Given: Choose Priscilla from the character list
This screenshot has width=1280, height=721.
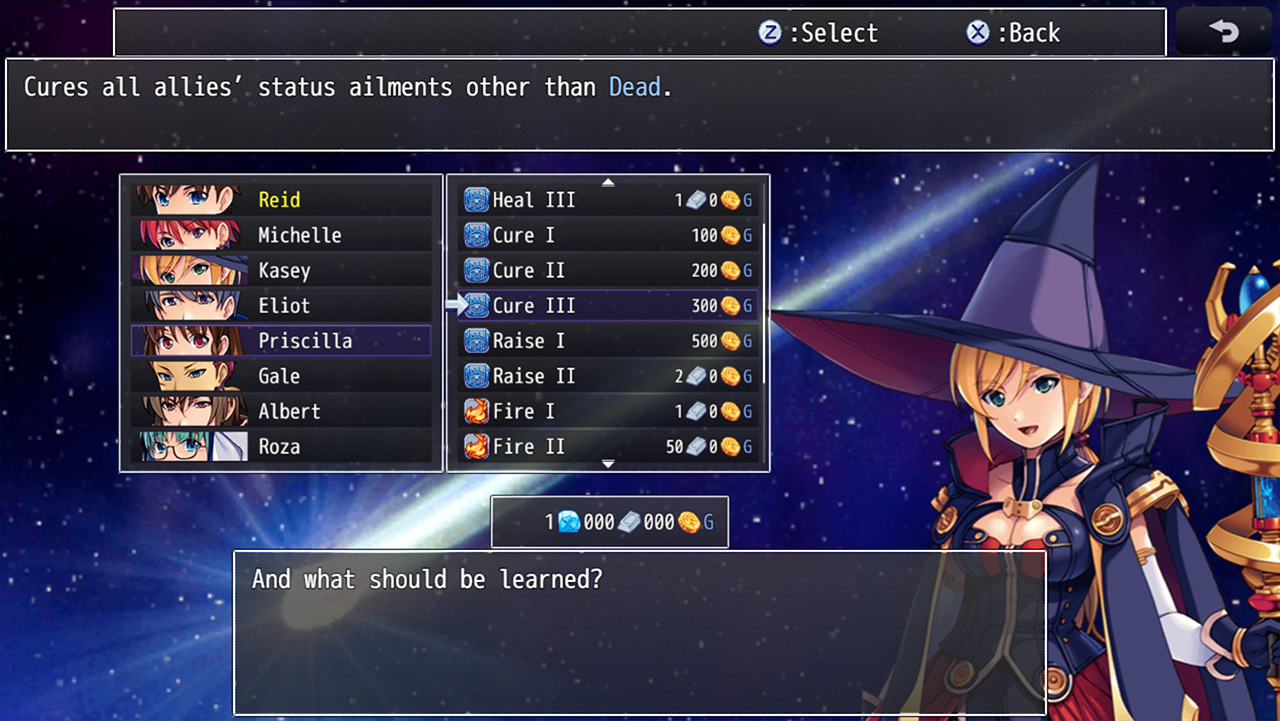Looking at the screenshot, I should point(281,341).
